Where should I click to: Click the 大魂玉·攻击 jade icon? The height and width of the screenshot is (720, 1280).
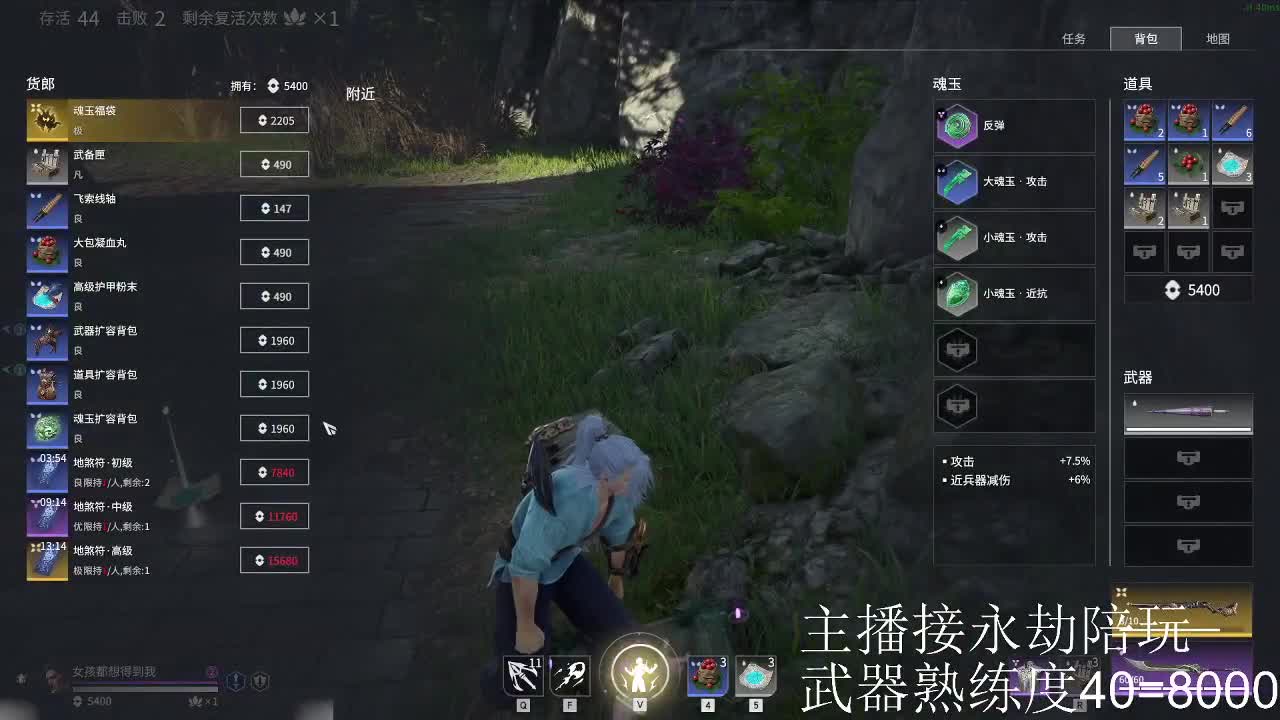tap(958, 181)
